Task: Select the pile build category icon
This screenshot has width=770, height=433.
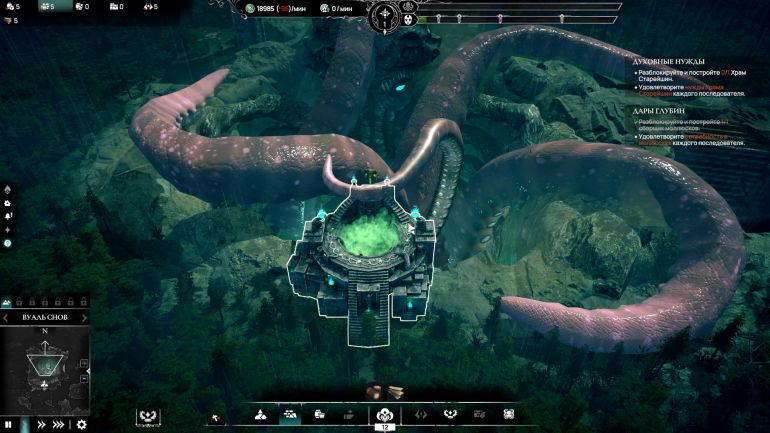Action: (x=260, y=415)
